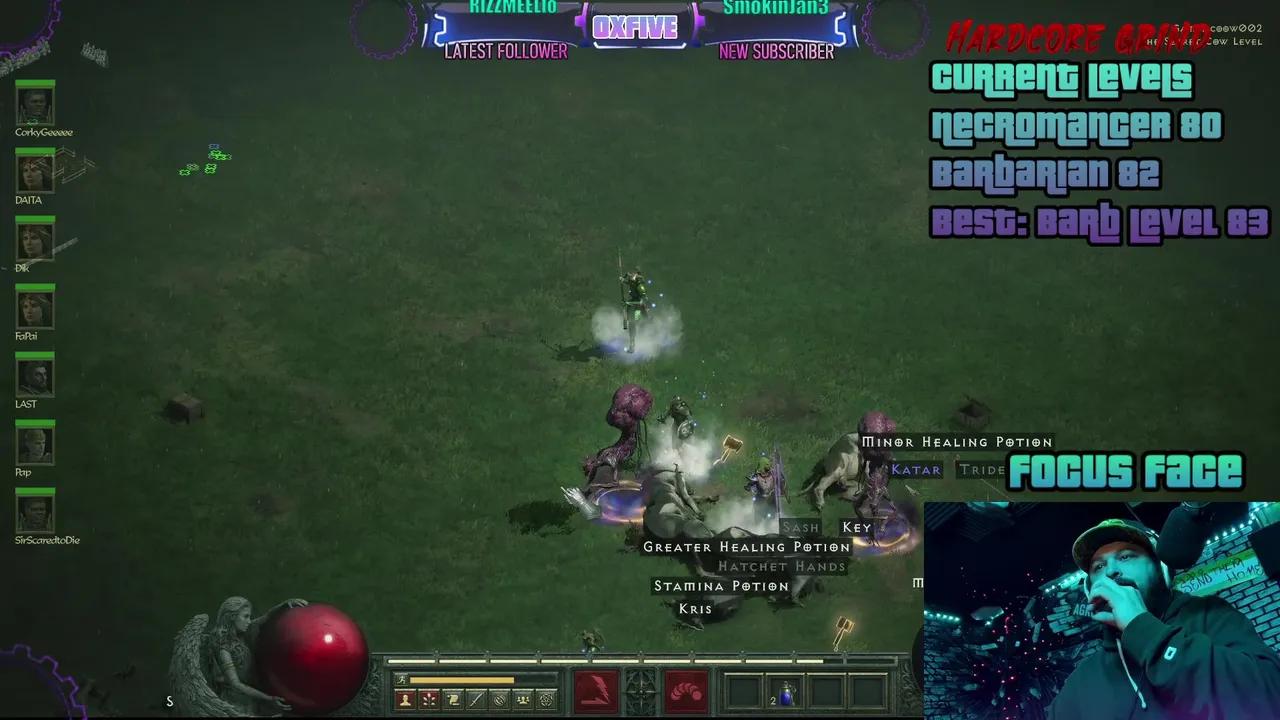
Task: Open the quest log scroll icon
Action: click(x=452, y=699)
